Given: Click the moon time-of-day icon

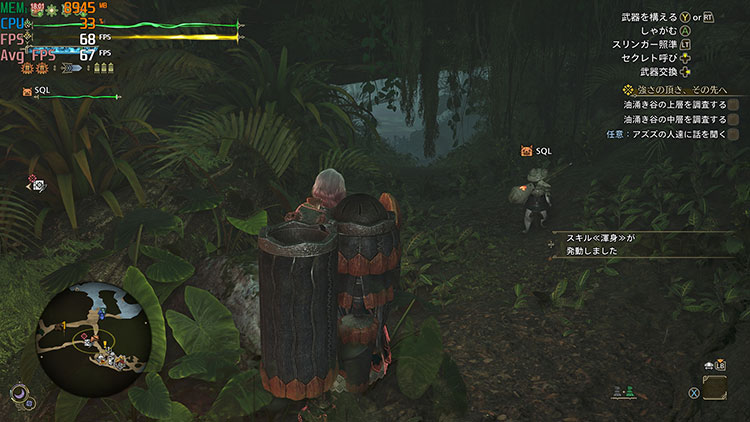Looking at the screenshot, I should tap(18, 395).
